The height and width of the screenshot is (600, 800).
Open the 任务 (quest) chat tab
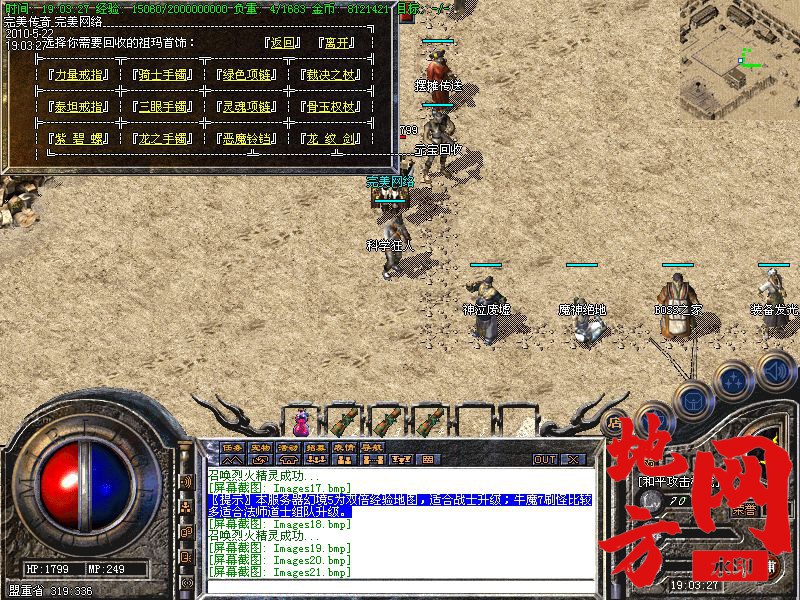(232, 446)
